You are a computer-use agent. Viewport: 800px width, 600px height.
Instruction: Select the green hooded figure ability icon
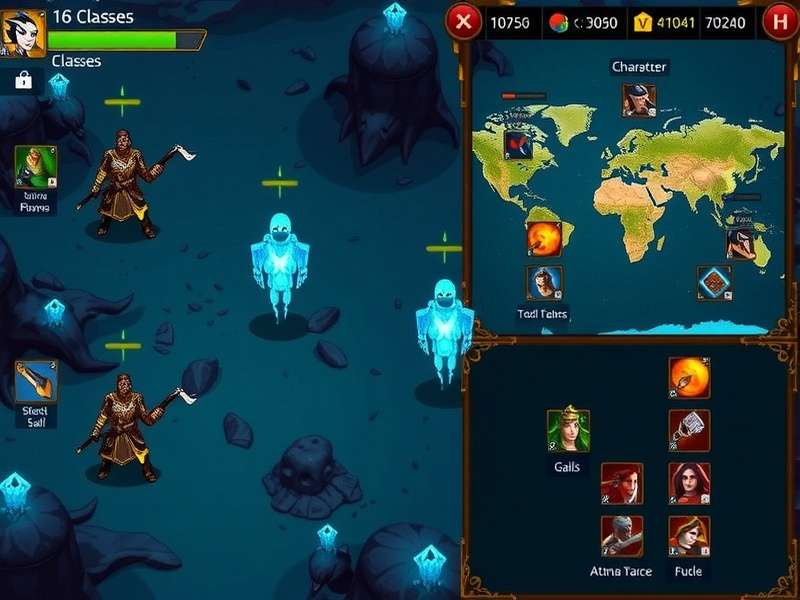click(x=35, y=166)
